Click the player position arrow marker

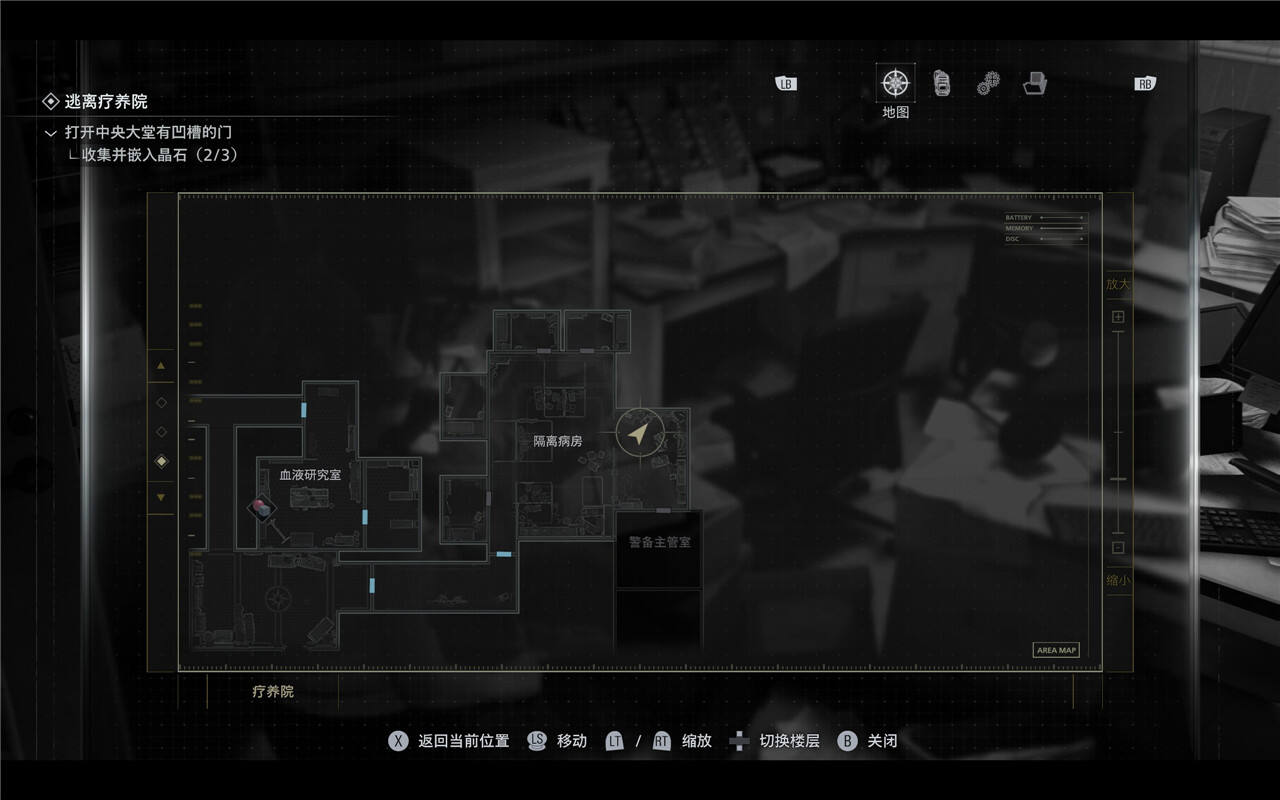[640, 434]
